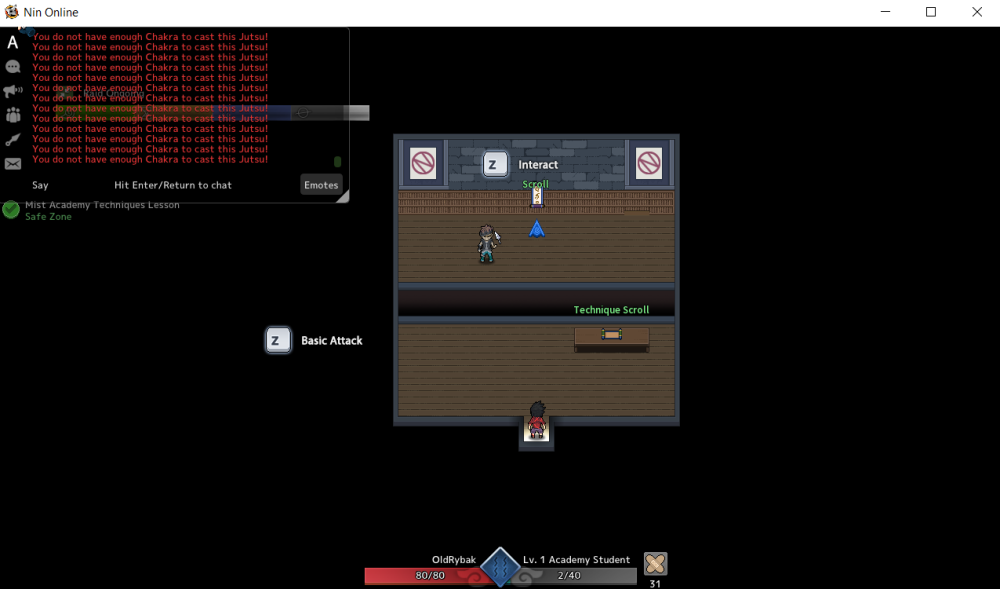Close the Nin Online window
This screenshot has width=1000, height=589.
point(977,13)
